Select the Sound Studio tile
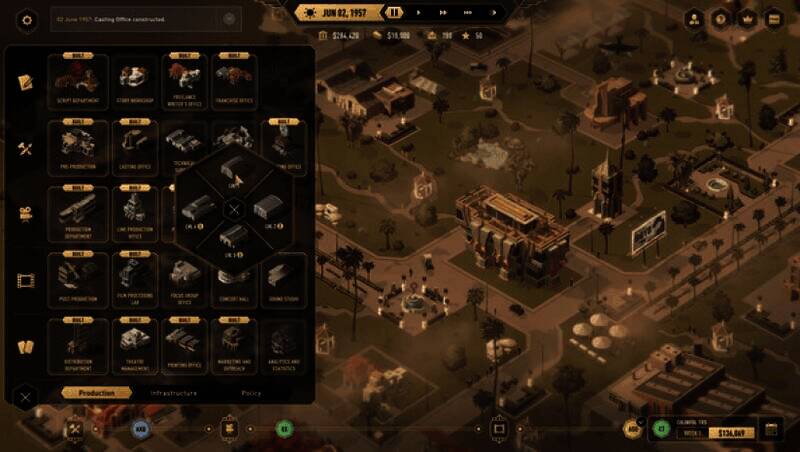 point(284,278)
